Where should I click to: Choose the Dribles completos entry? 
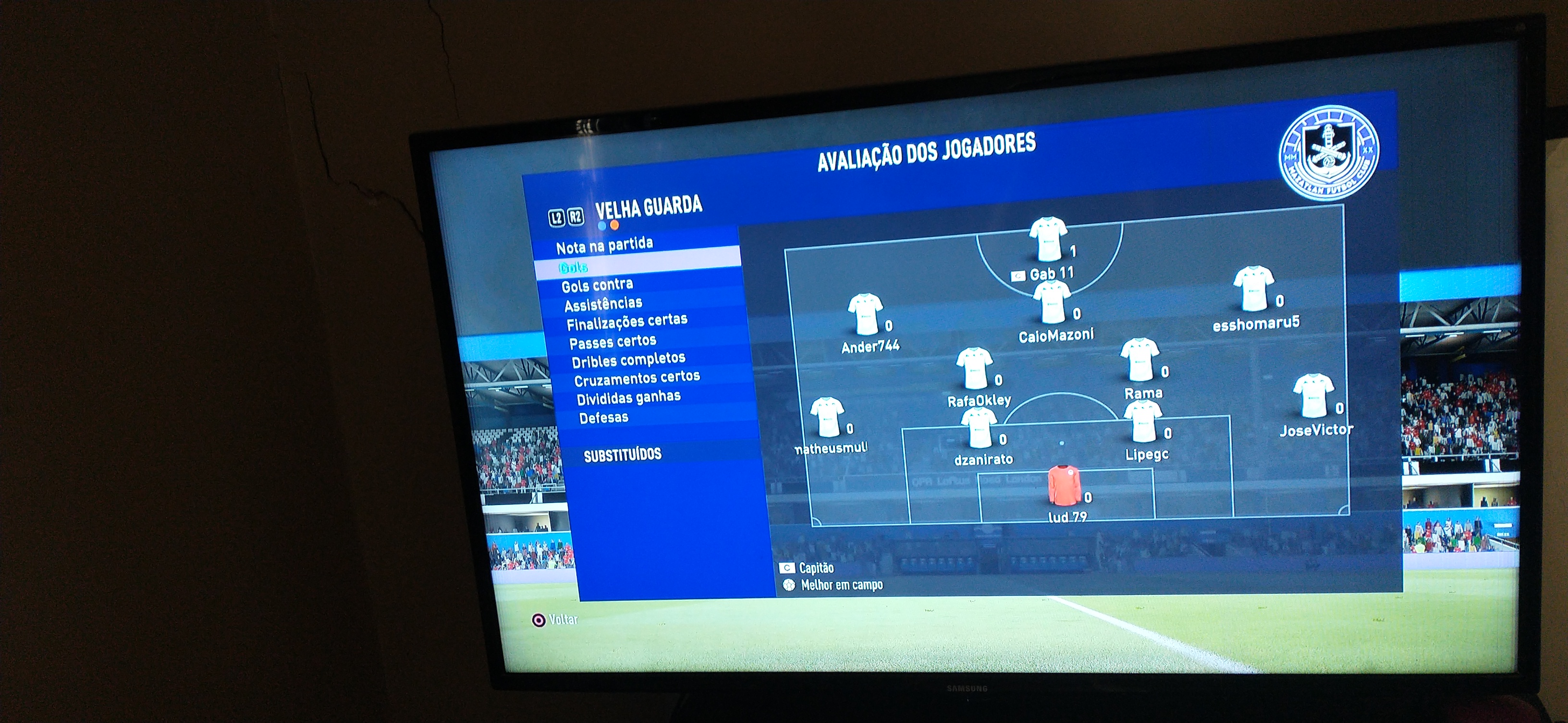click(628, 360)
